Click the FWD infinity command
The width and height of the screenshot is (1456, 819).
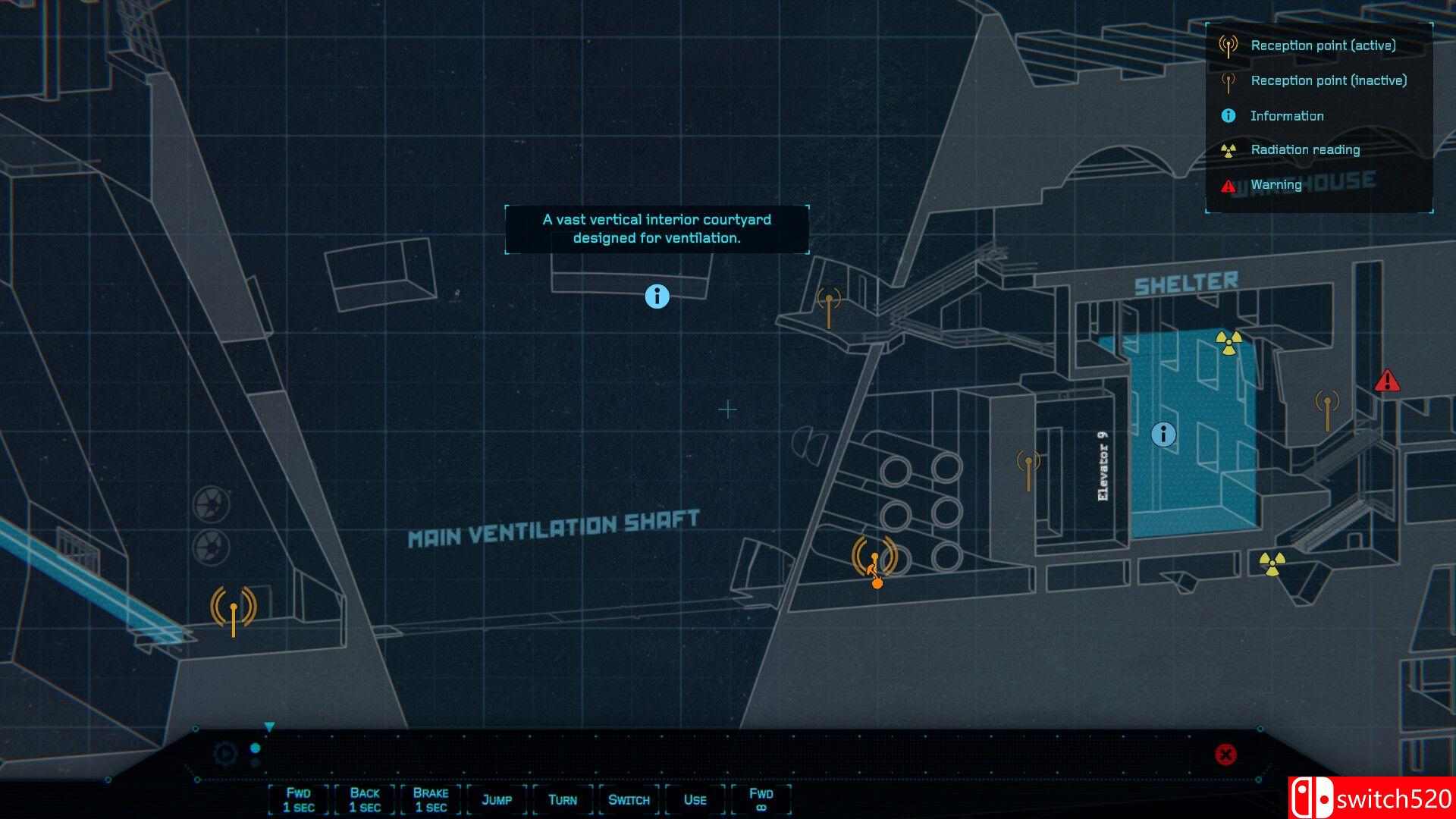pyautogui.click(x=762, y=799)
